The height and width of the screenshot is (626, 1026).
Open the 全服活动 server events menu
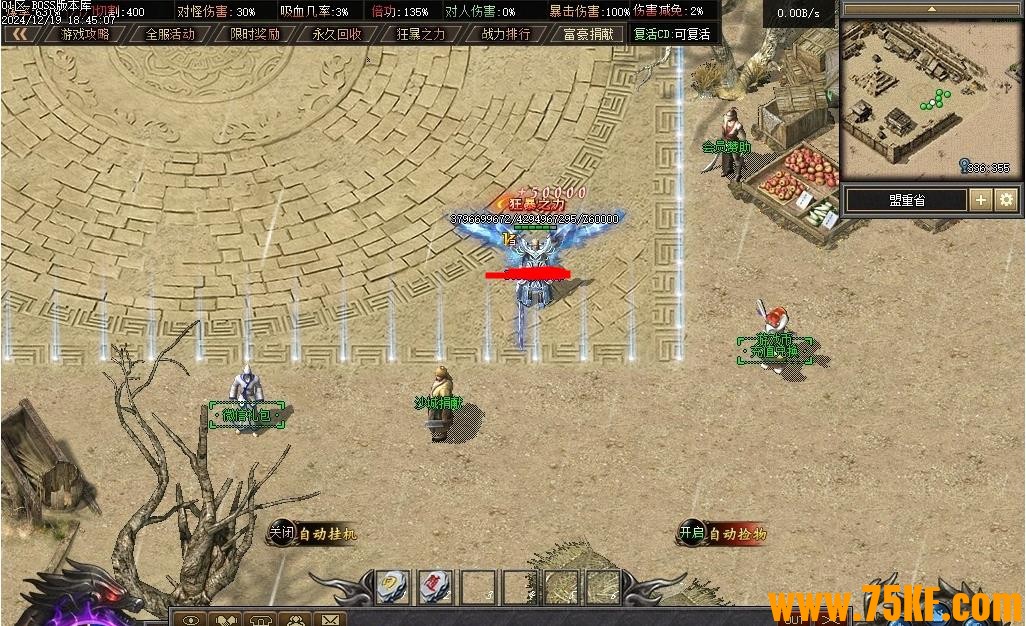coord(170,34)
